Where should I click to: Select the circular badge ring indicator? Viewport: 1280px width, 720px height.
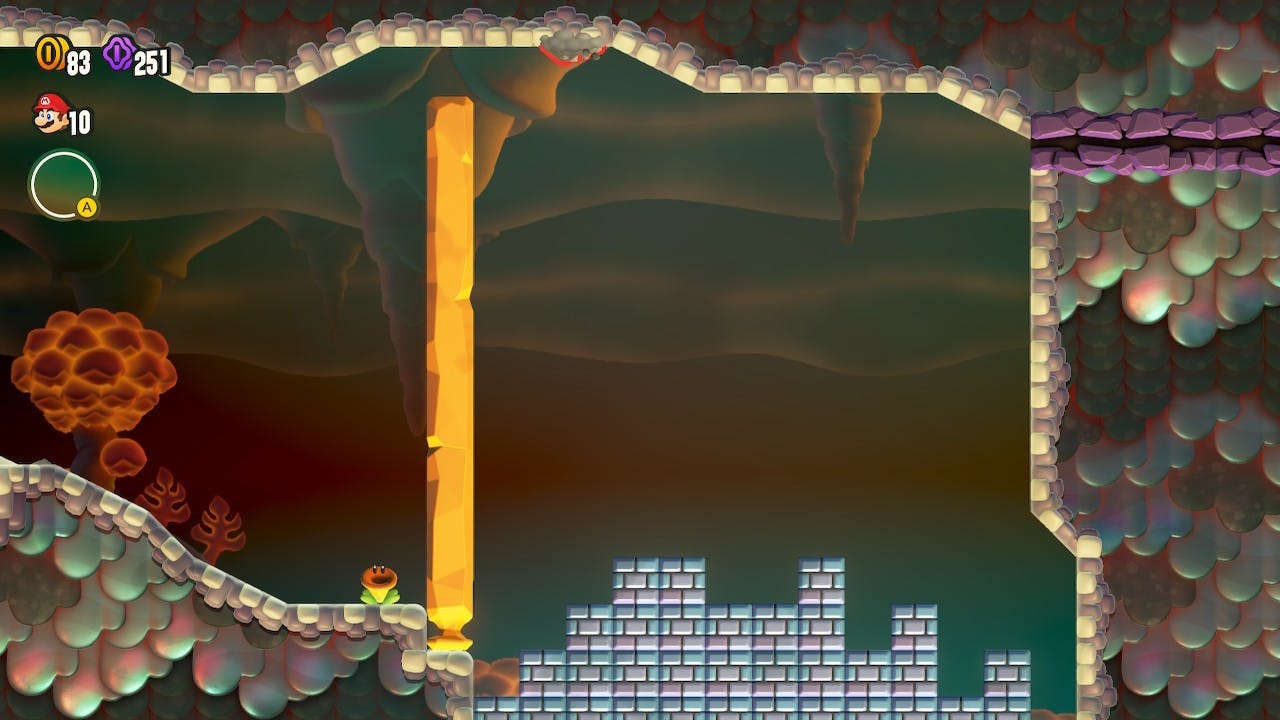coord(64,184)
